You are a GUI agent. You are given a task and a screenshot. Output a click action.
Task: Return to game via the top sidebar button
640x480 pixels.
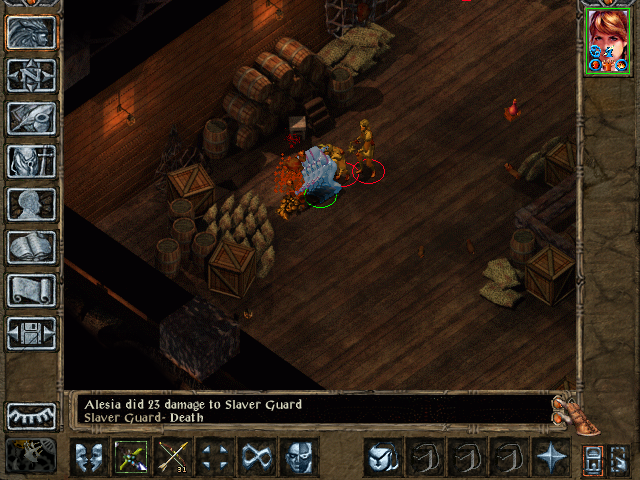[x=31, y=33]
